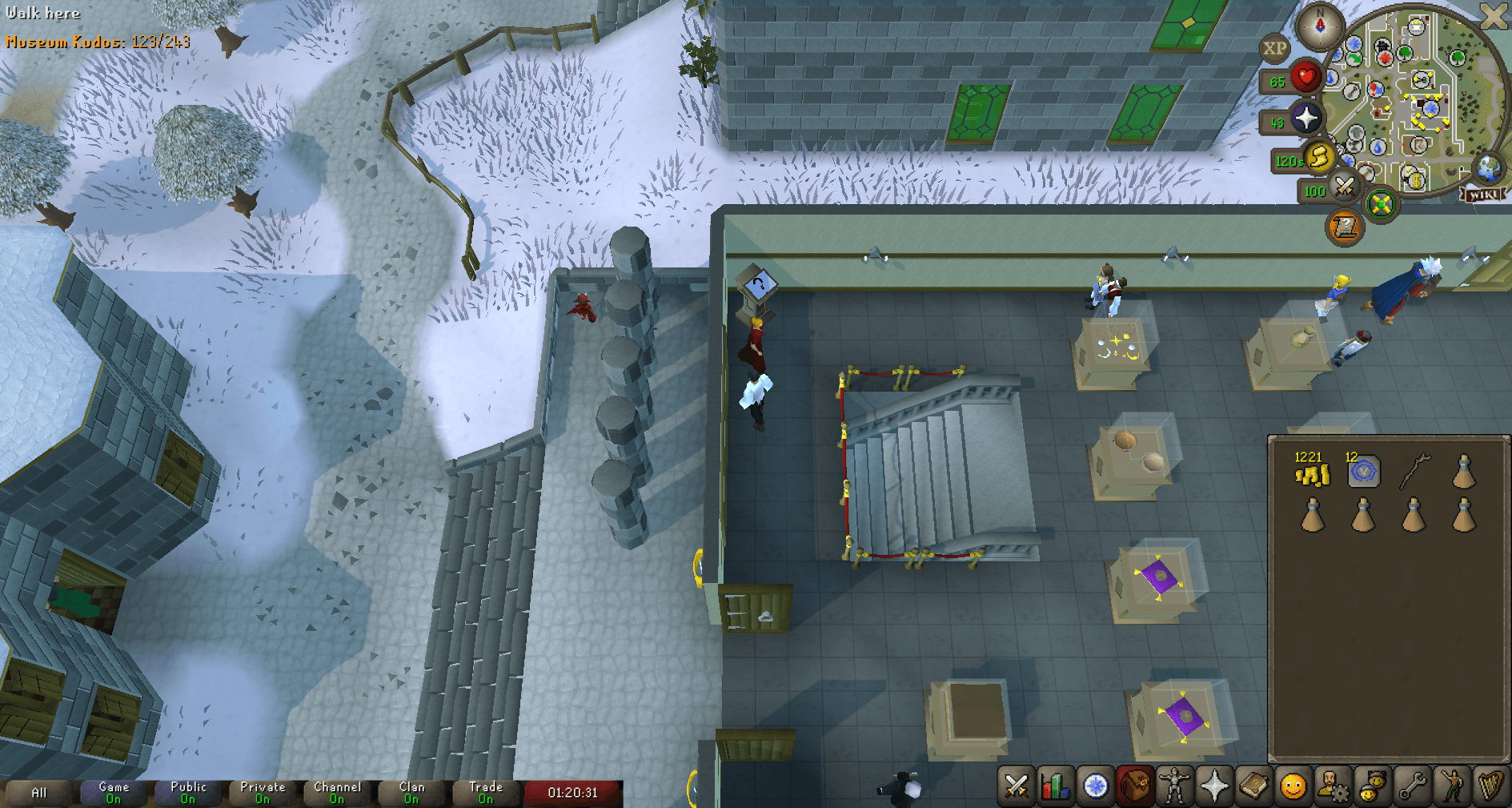Image resolution: width=1512 pixels, height=808 pixels.
Task: Click the XP drops button
Action: tap(1276, 48)
